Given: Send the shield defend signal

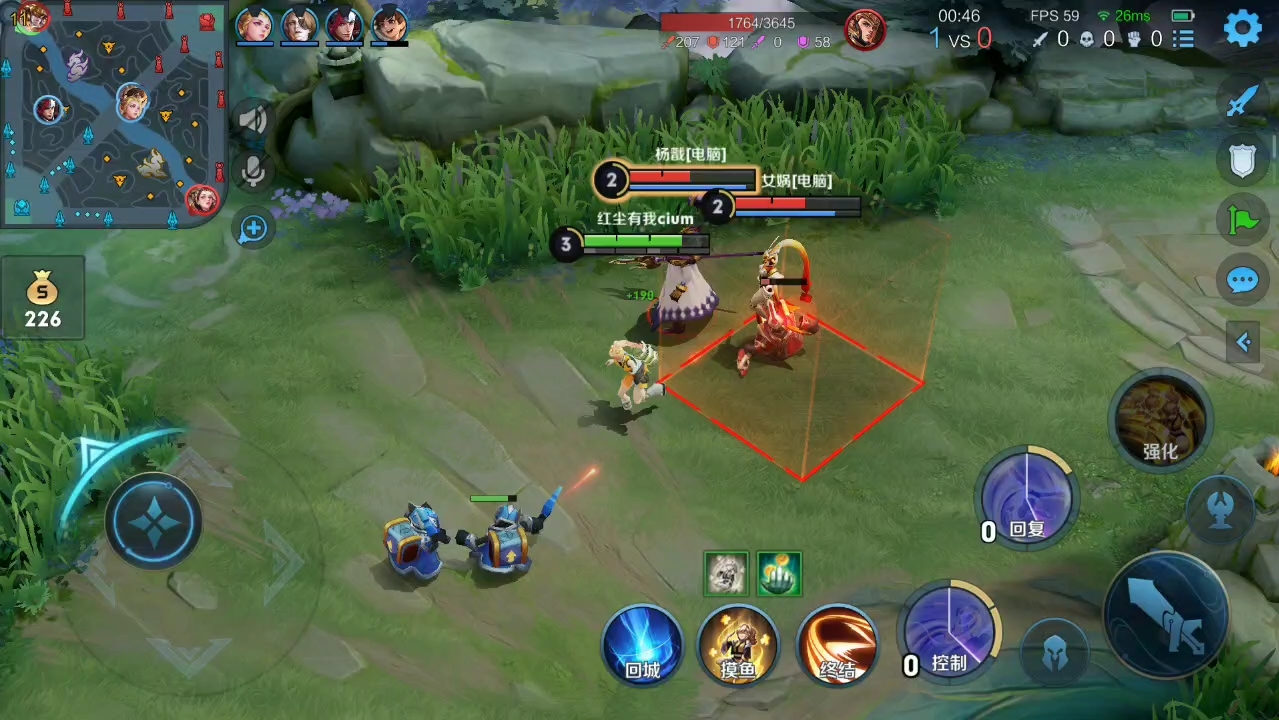Looking at the screenshot, I should 1242,160.
